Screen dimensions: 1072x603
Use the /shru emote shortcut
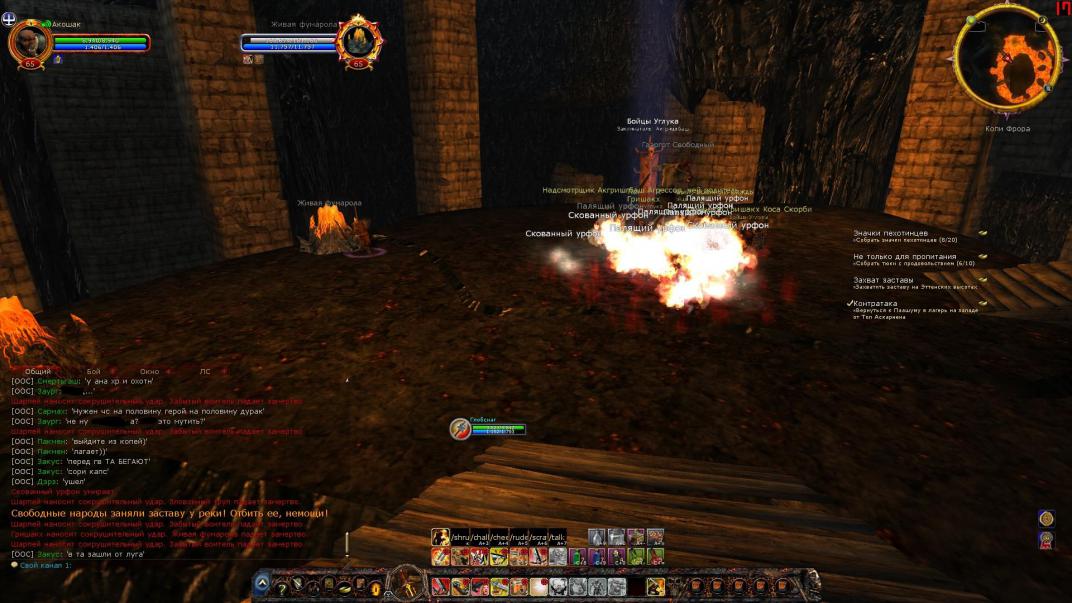click(x=460, y=537)
